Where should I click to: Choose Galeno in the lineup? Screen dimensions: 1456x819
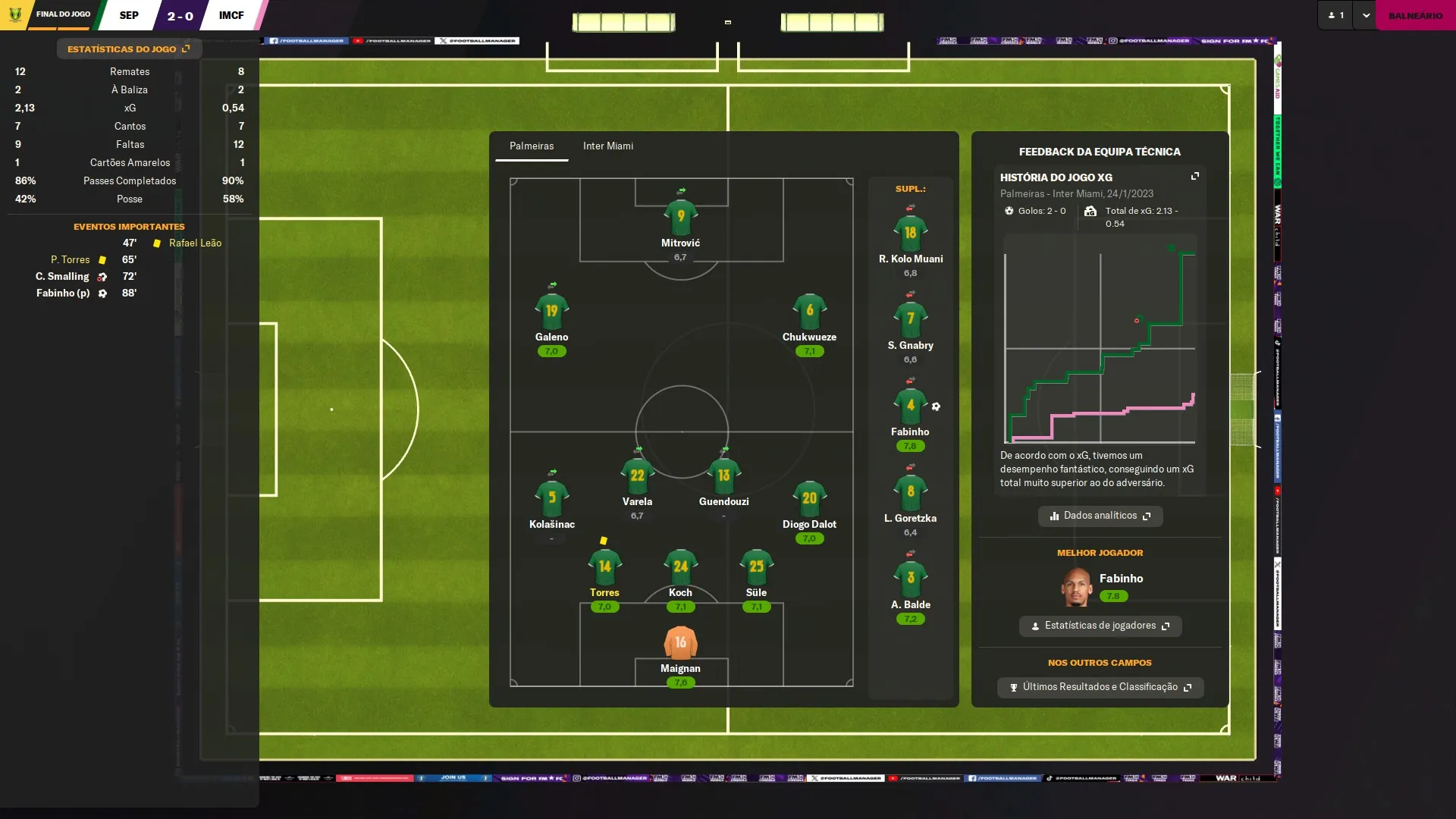pyautogui.click(x=551, y=312)
